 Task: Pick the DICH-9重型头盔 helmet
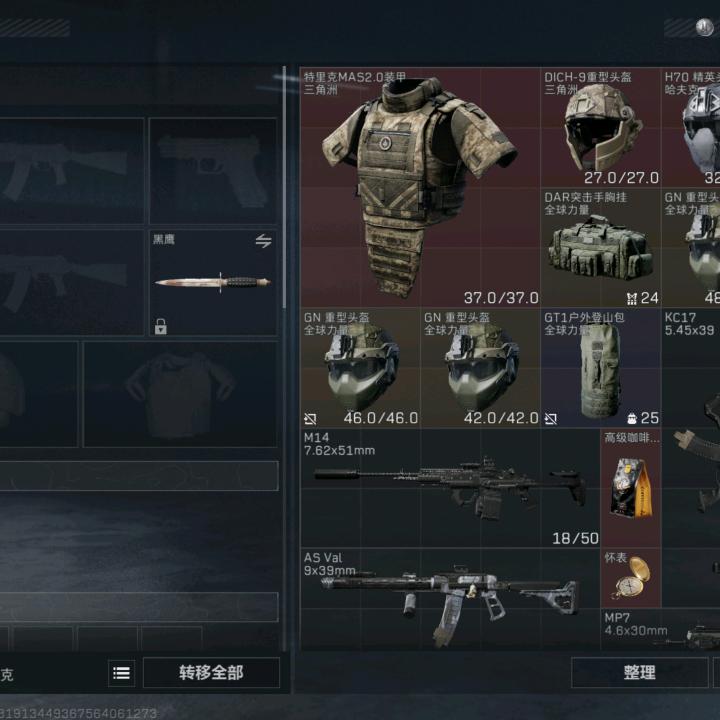[x=600, y=128]
